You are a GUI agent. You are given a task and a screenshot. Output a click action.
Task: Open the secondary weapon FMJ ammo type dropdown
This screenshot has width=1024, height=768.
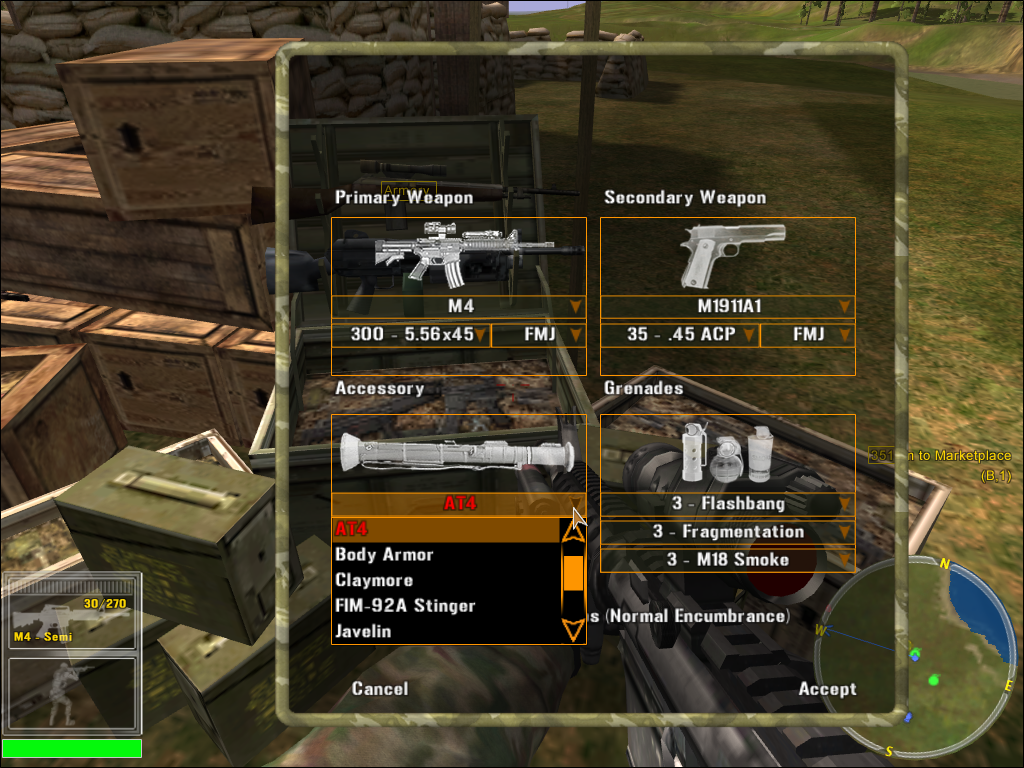click(x=808, y=334)
